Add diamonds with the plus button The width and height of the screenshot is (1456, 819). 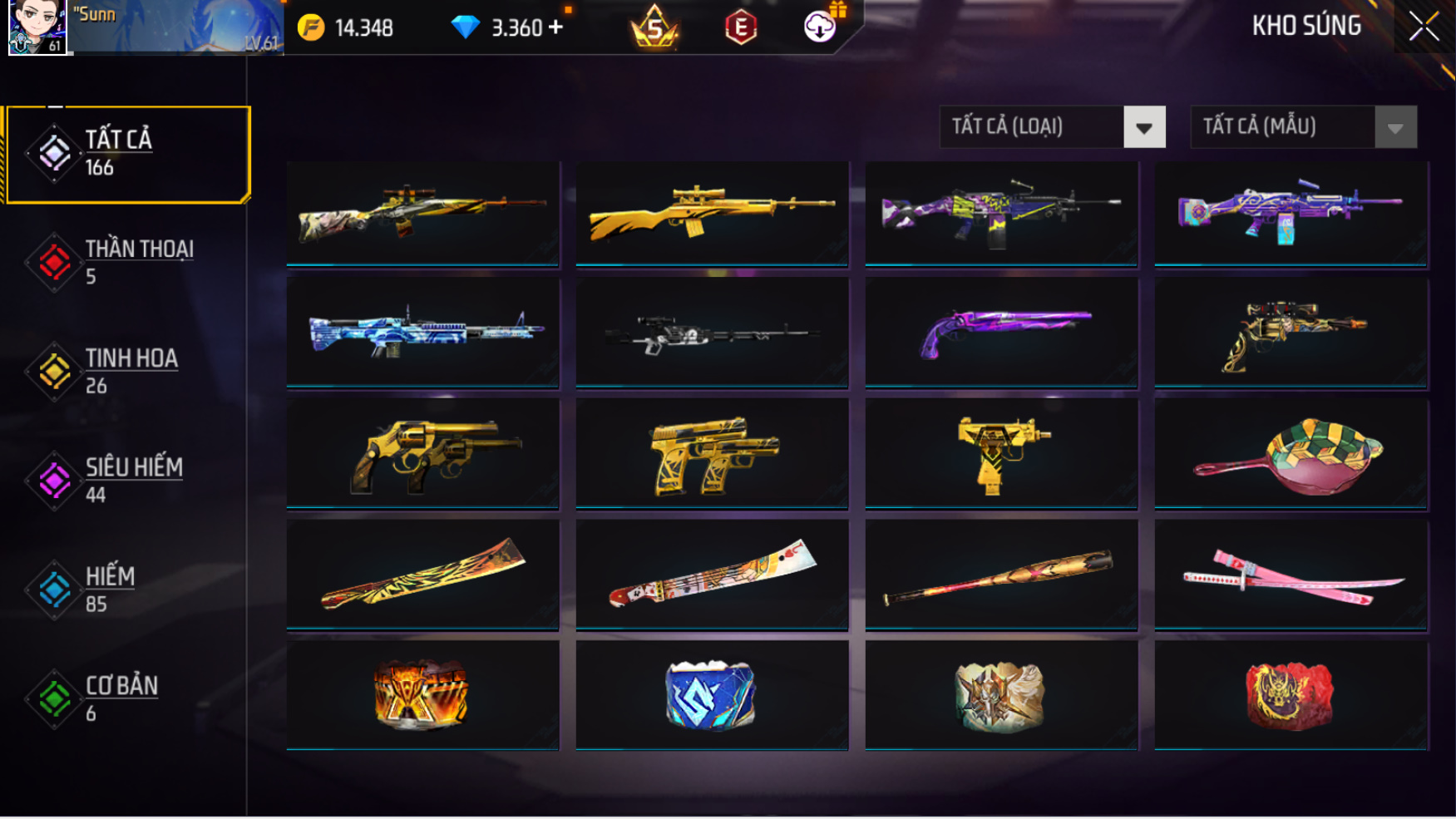tap(556, 27)
